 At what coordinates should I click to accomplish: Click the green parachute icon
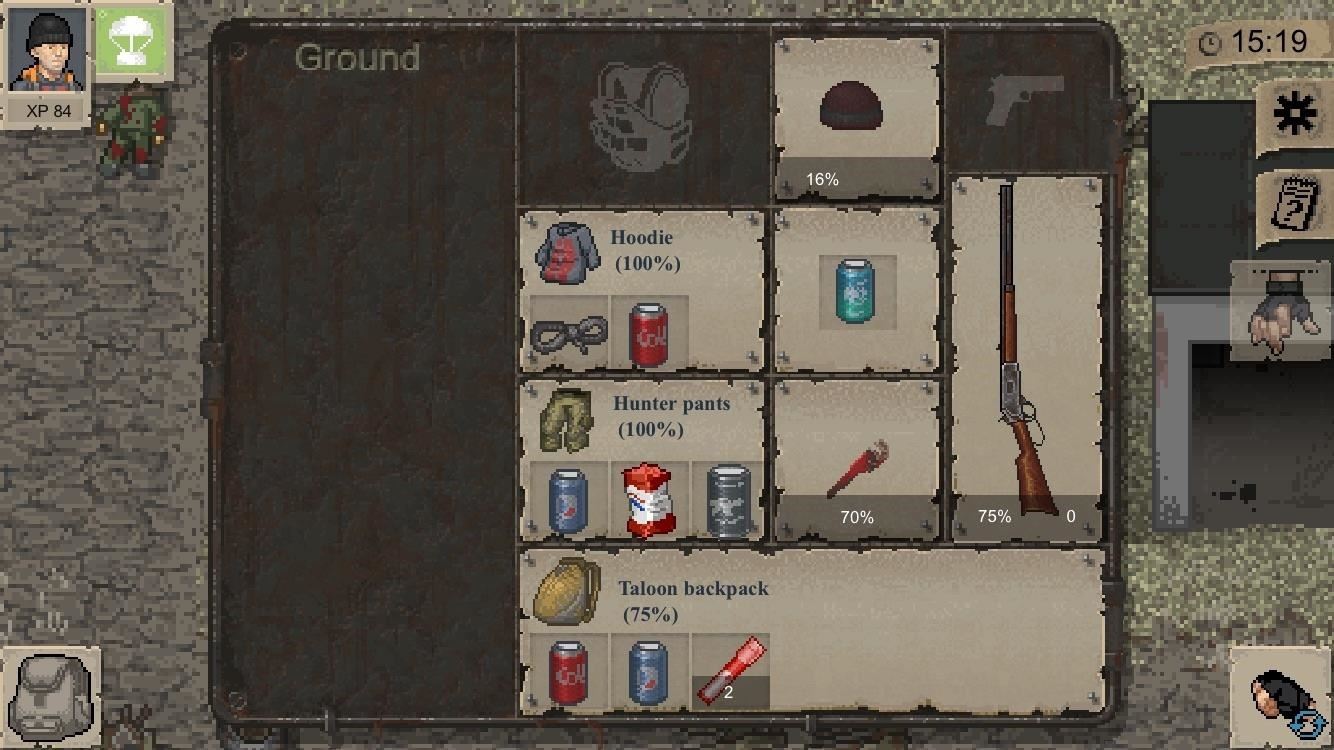[x=133, y=45]
